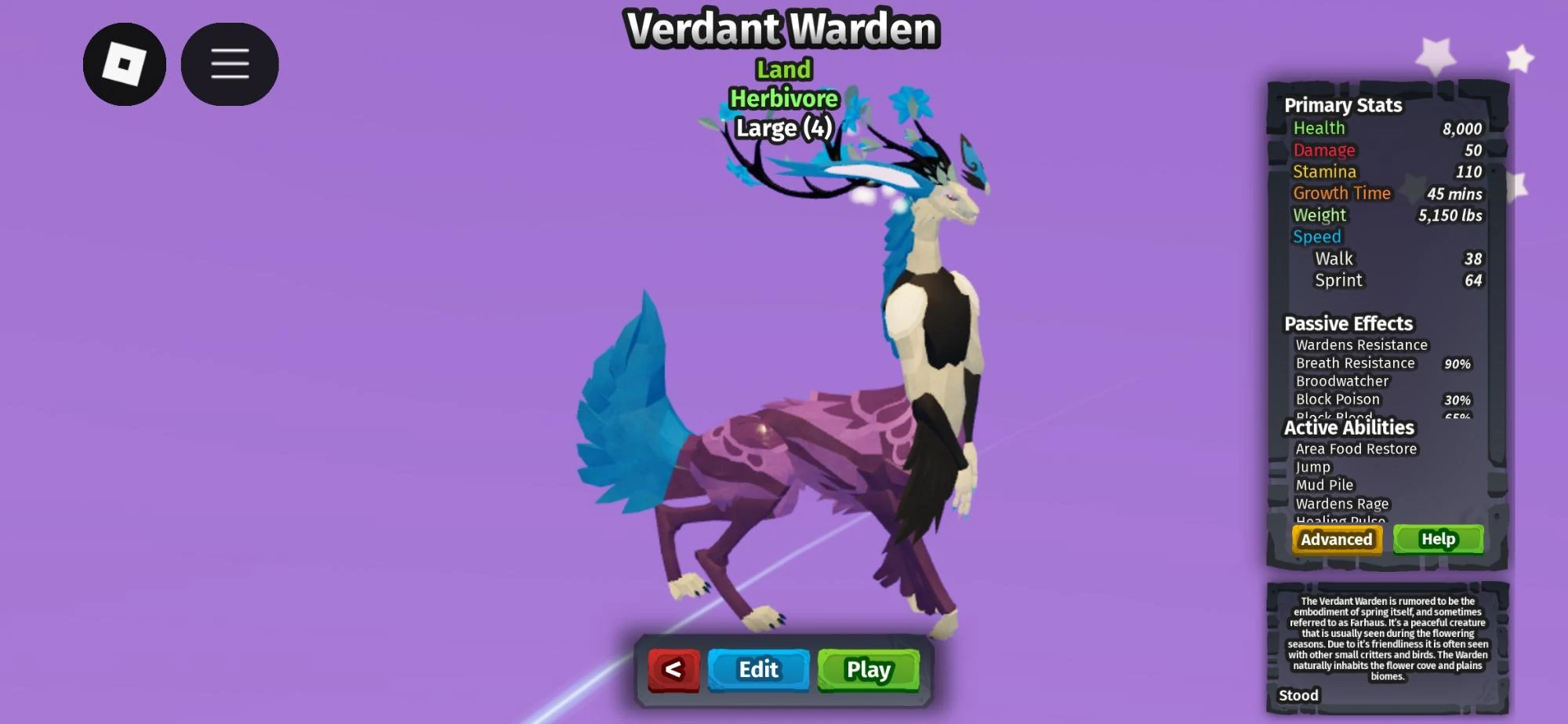The width and height of the screenshot is (1568, 724).
Task: Select the Mud Pile ability
Action: click(1325, 485)
